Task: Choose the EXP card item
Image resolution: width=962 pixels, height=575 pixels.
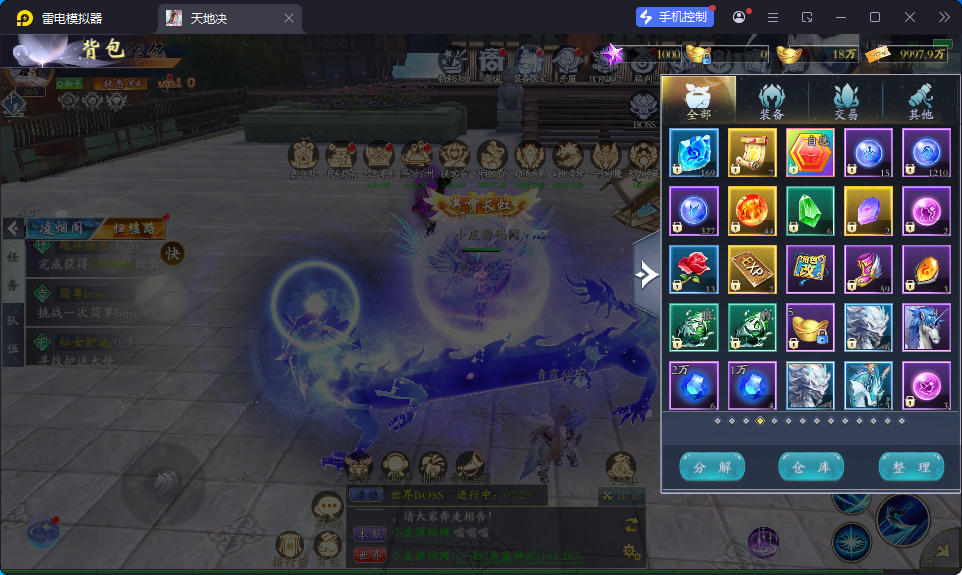Action: coord(752,269)
